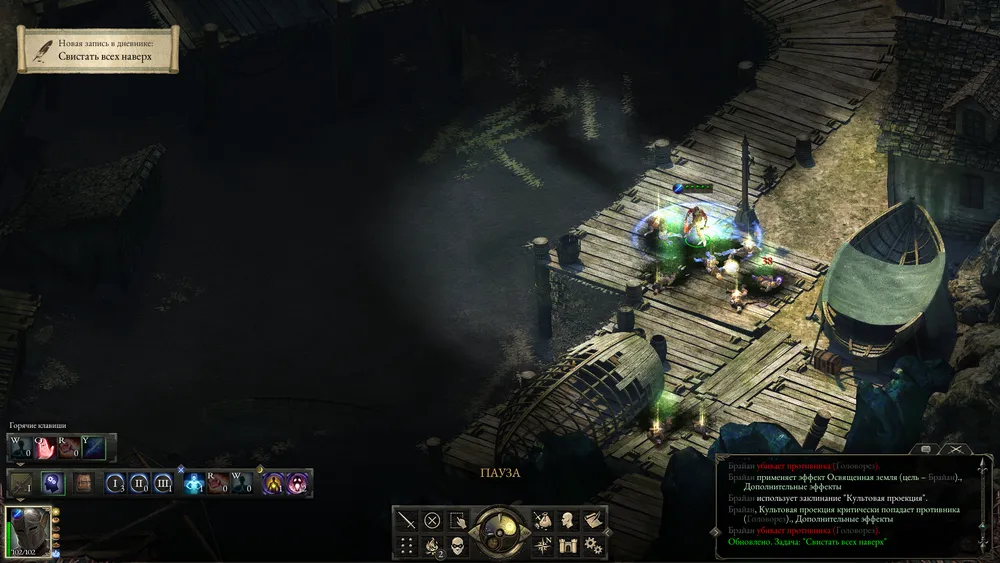The image size is (1000, 563).
Task: Open the new journal entry notification
Action: pos(98,50)
